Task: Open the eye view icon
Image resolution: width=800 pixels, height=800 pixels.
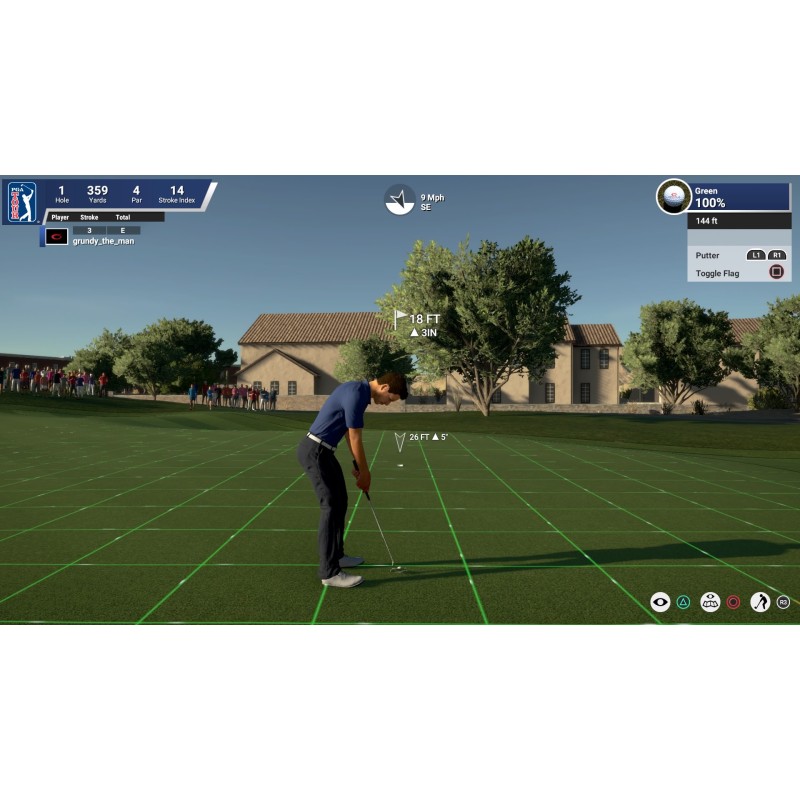Action: tap(660, 602)
